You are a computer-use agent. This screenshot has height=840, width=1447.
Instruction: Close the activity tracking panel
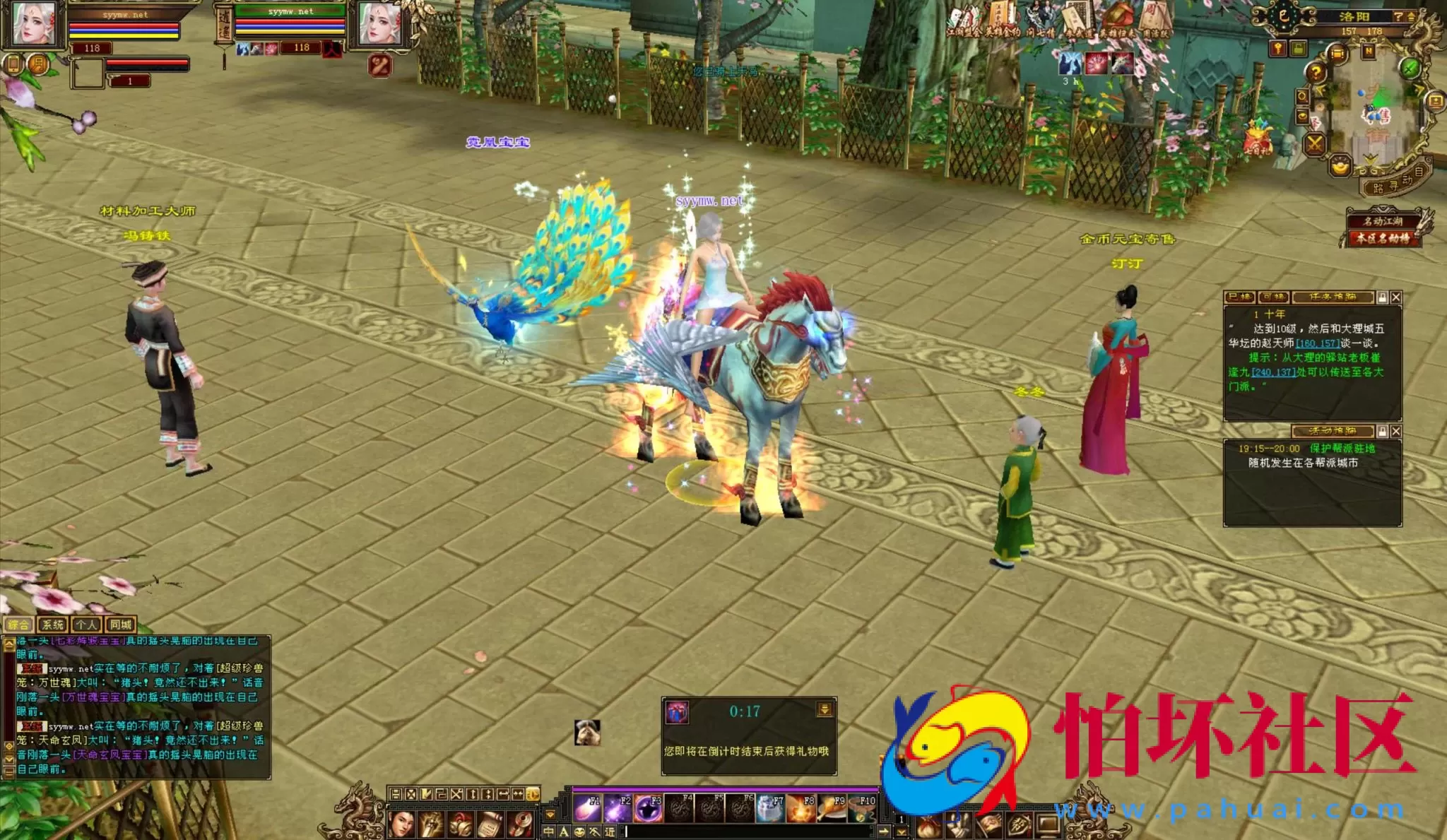pos(1395,431)
